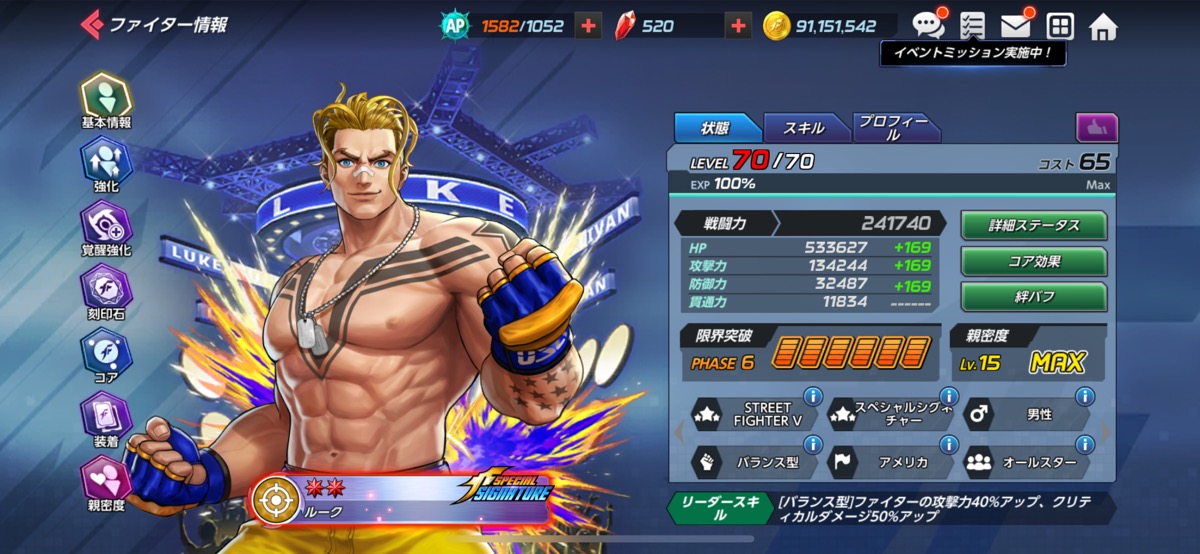This screenshot has width=1200, height=554.
Task: Open the 覚醒強化 awakening menu
Action: (x=105, y=227)
